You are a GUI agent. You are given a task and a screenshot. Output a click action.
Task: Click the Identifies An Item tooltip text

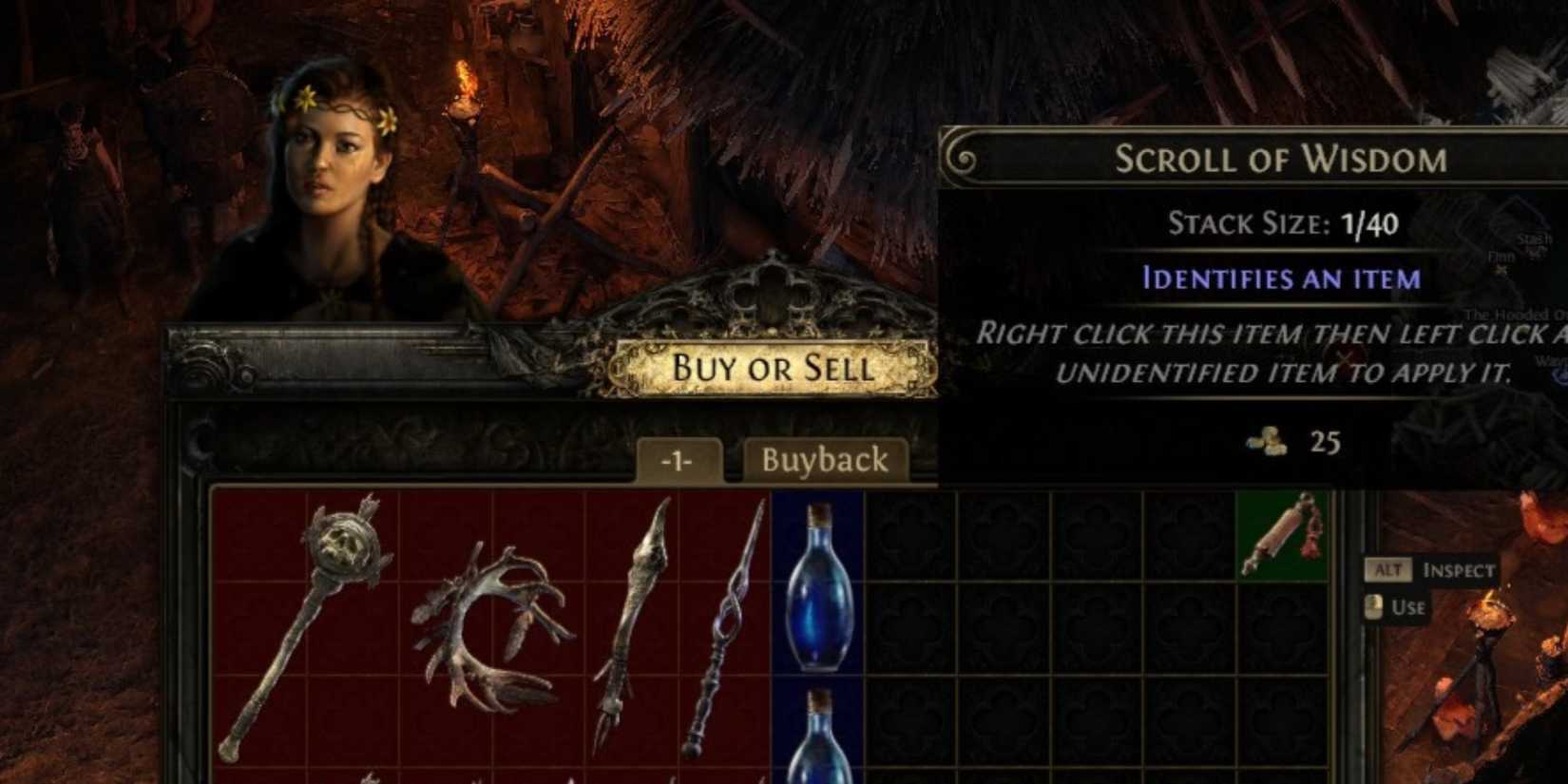pos(1281,278)
